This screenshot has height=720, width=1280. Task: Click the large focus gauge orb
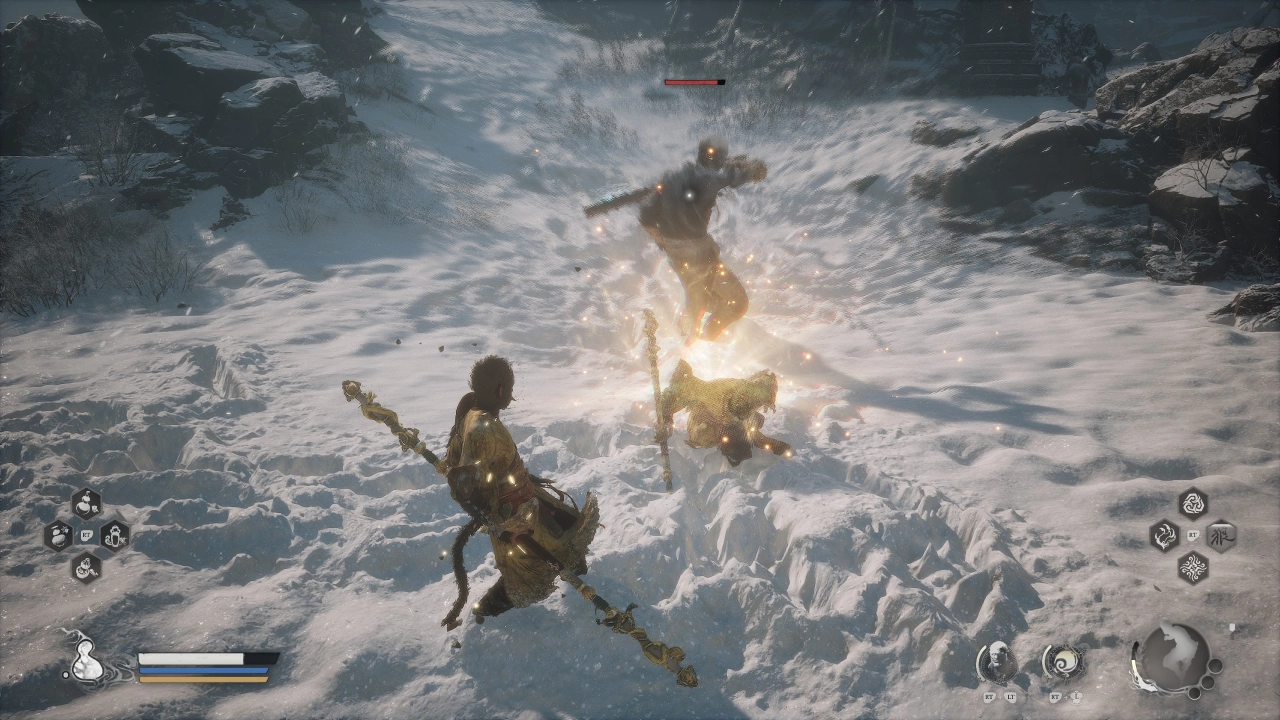(x=1172, y=657)
